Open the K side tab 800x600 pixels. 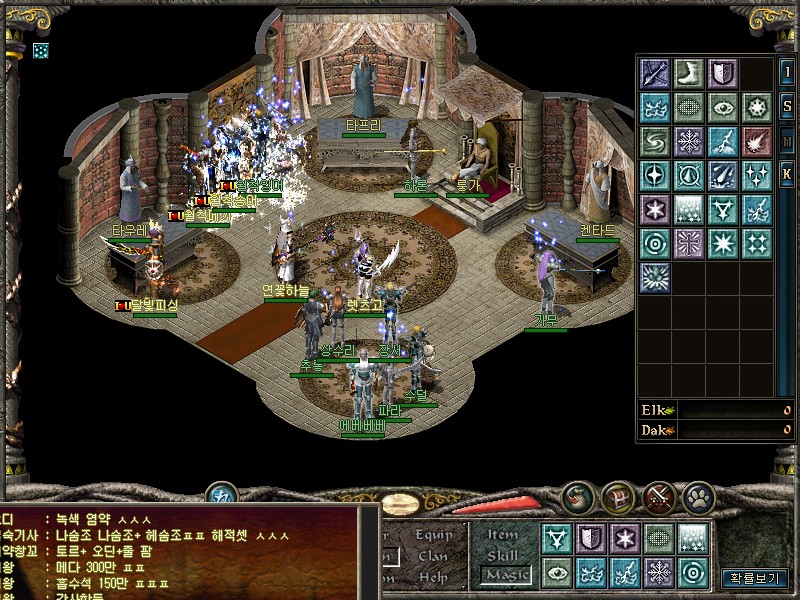(787, 174)
